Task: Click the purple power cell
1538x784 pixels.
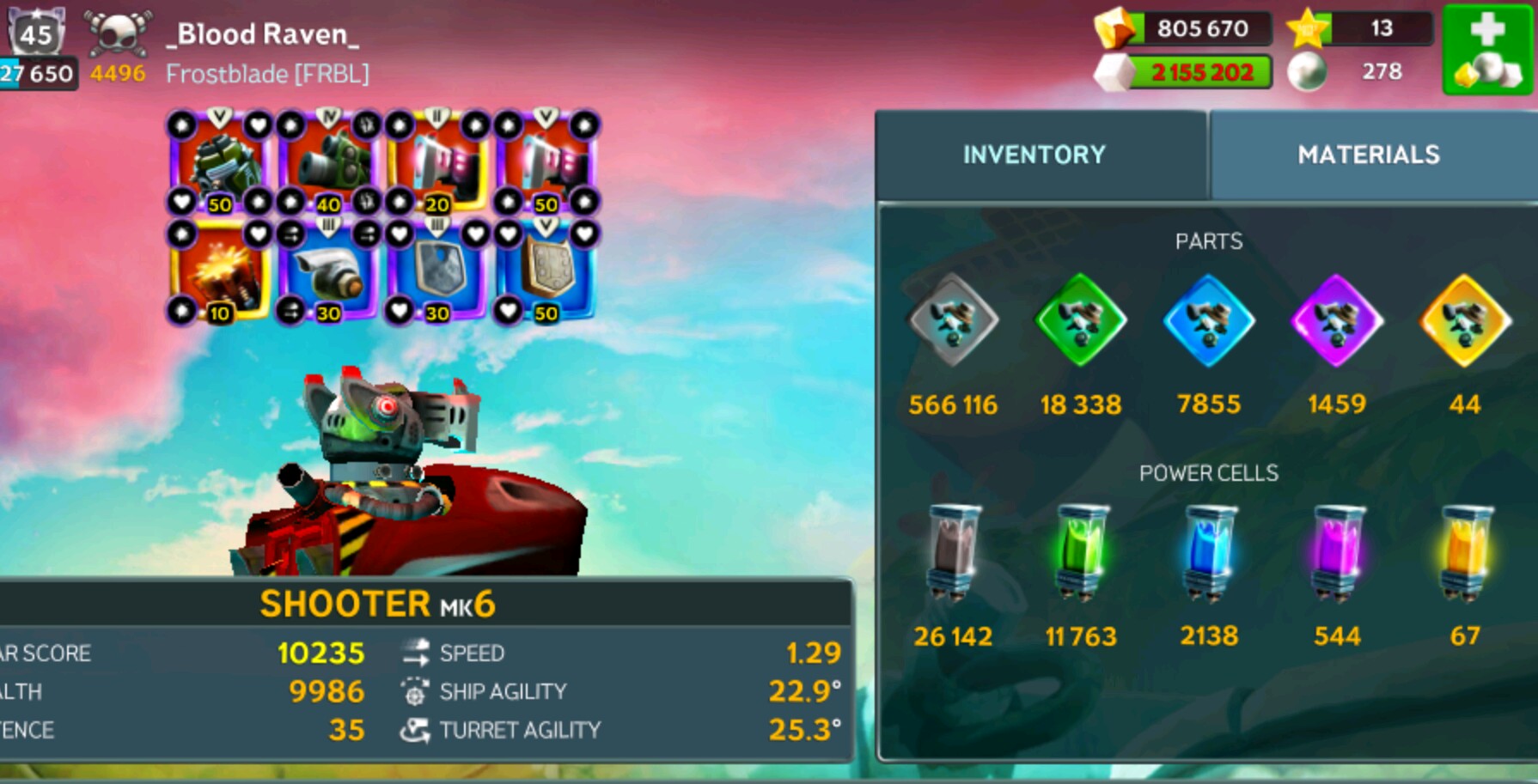Action: 1336,552
